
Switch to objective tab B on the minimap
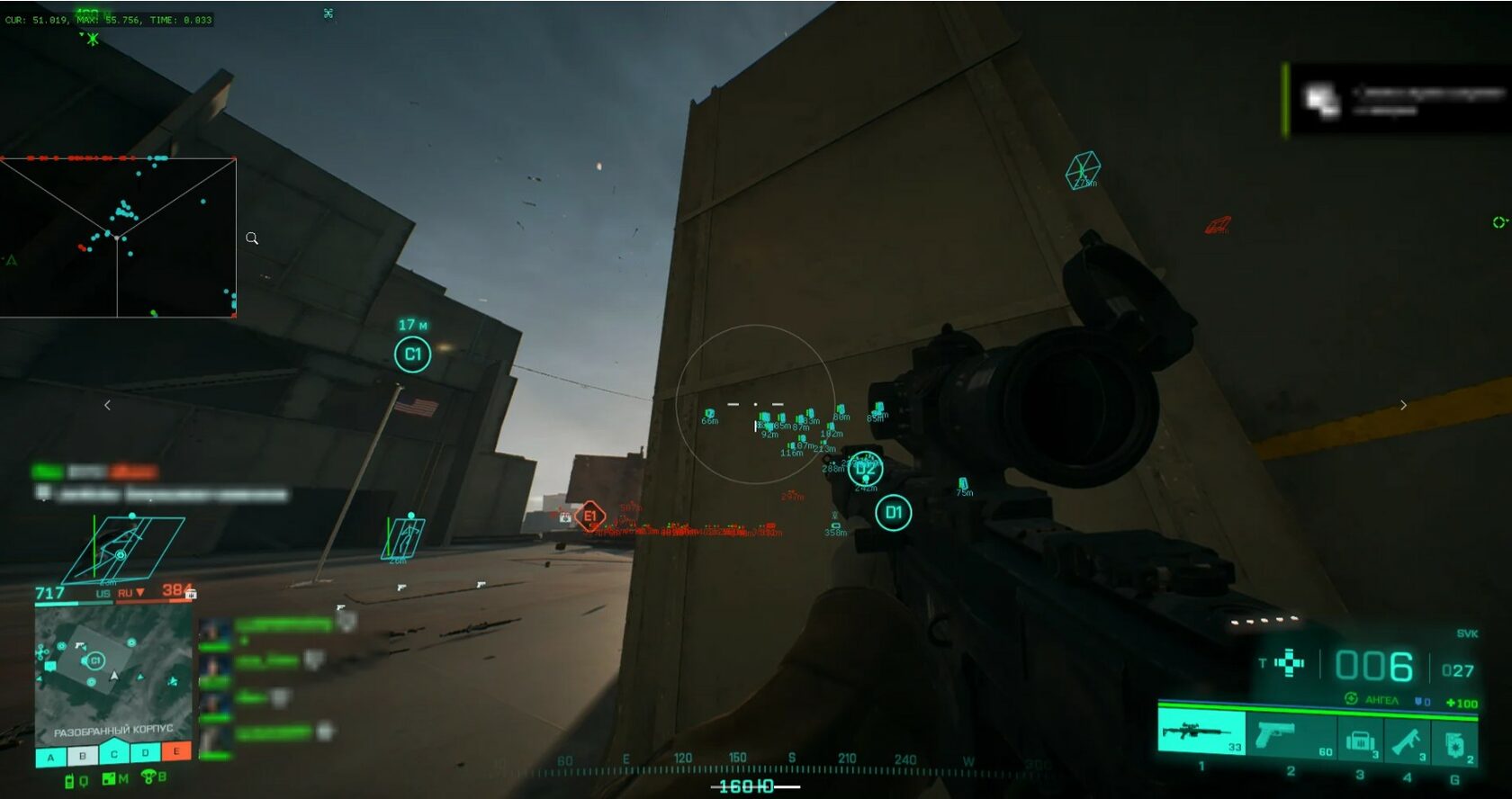82,757
